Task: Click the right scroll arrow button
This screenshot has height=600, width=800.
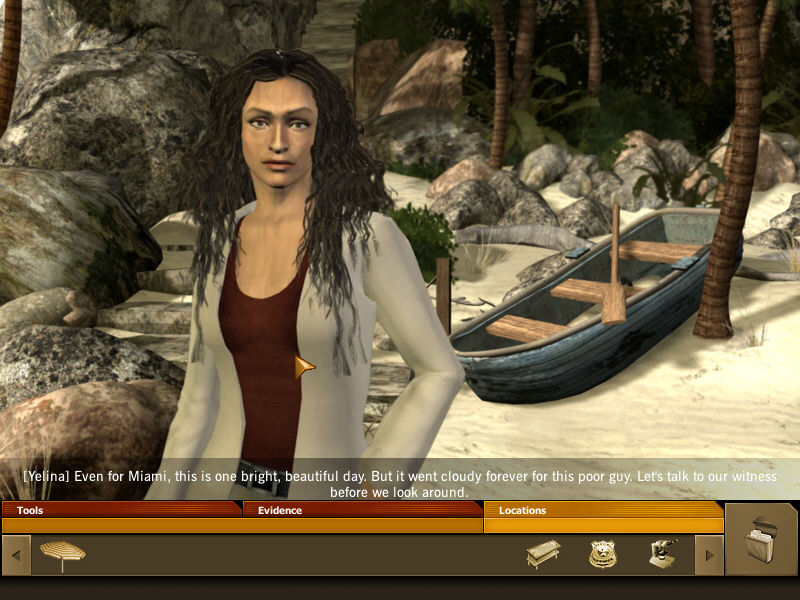Action: (709, 555)
